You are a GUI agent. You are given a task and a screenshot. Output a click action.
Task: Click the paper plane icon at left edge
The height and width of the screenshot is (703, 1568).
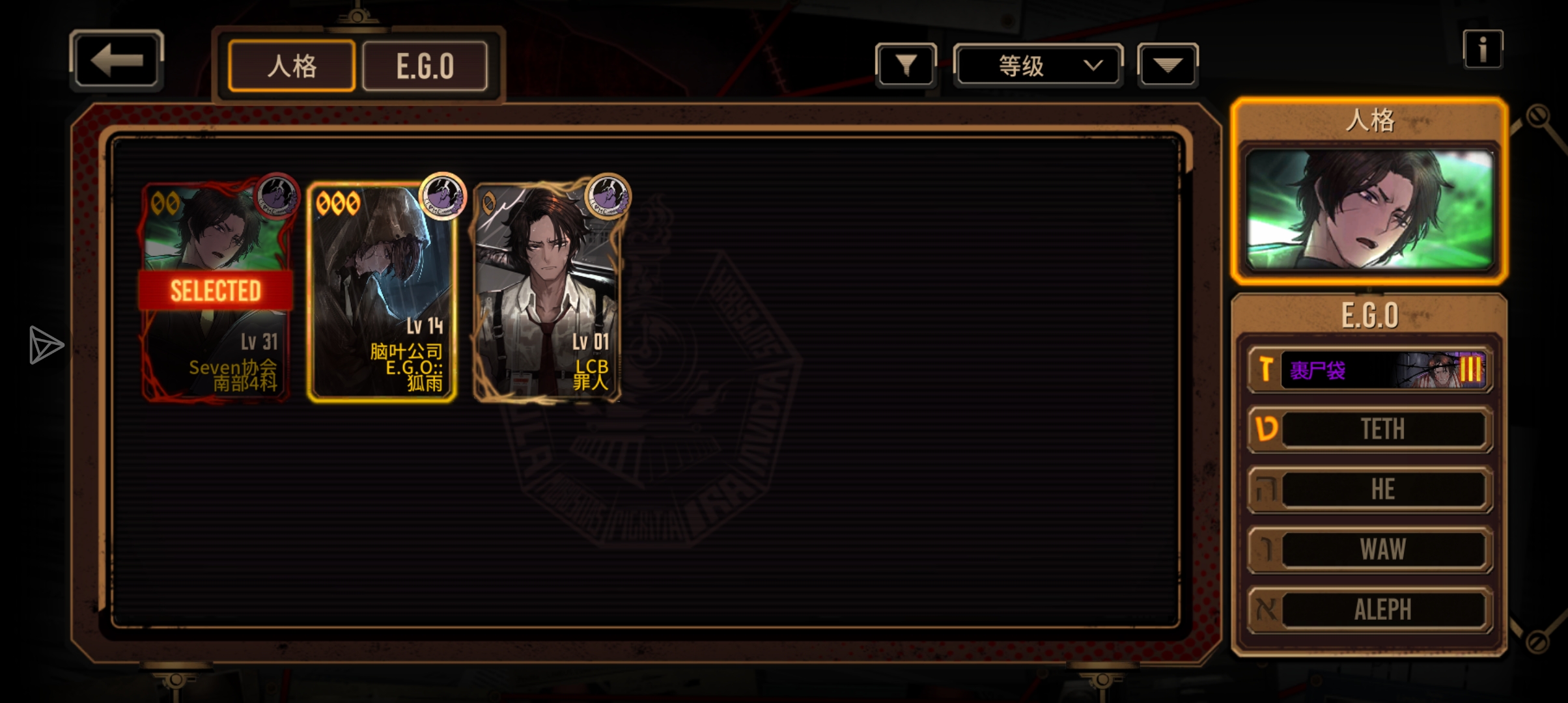coord(46,345)
